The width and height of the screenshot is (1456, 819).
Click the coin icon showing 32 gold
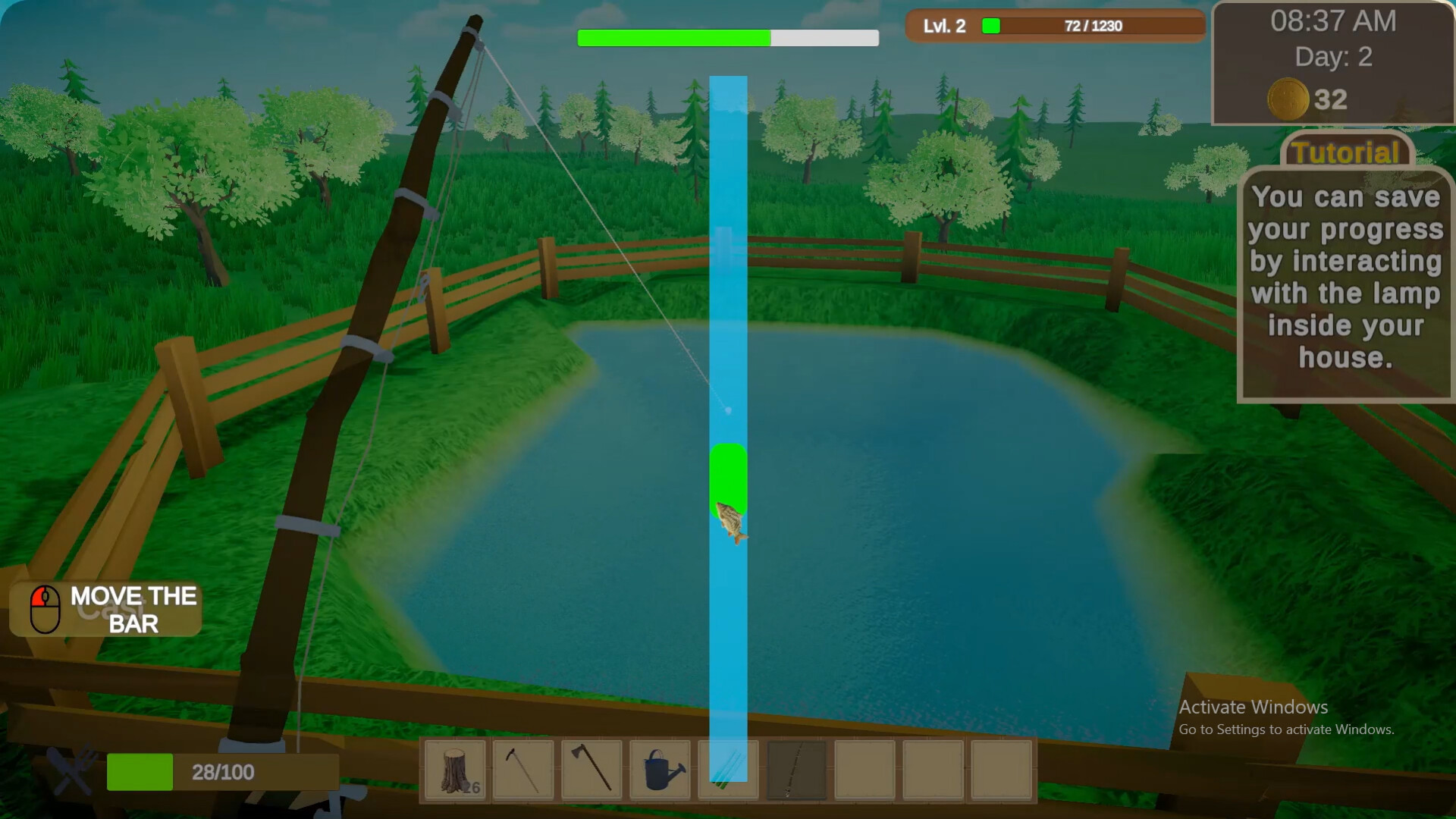(1288, 100)
